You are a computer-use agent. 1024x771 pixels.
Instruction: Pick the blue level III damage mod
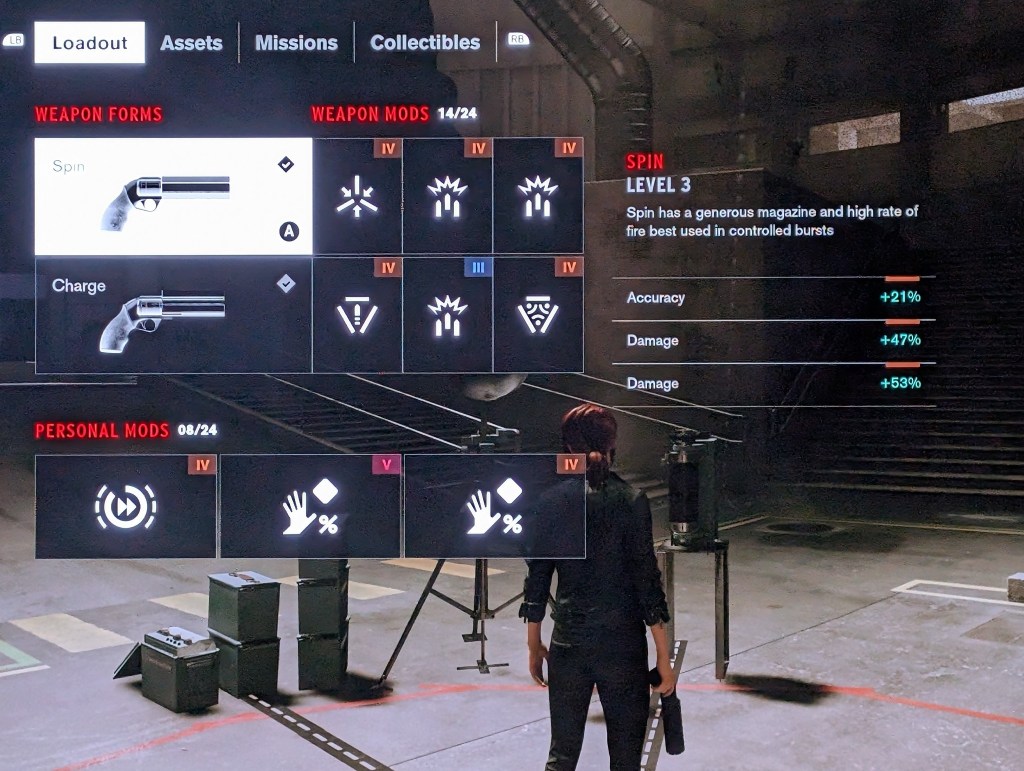pyautogui.click(x=447, y=315)
